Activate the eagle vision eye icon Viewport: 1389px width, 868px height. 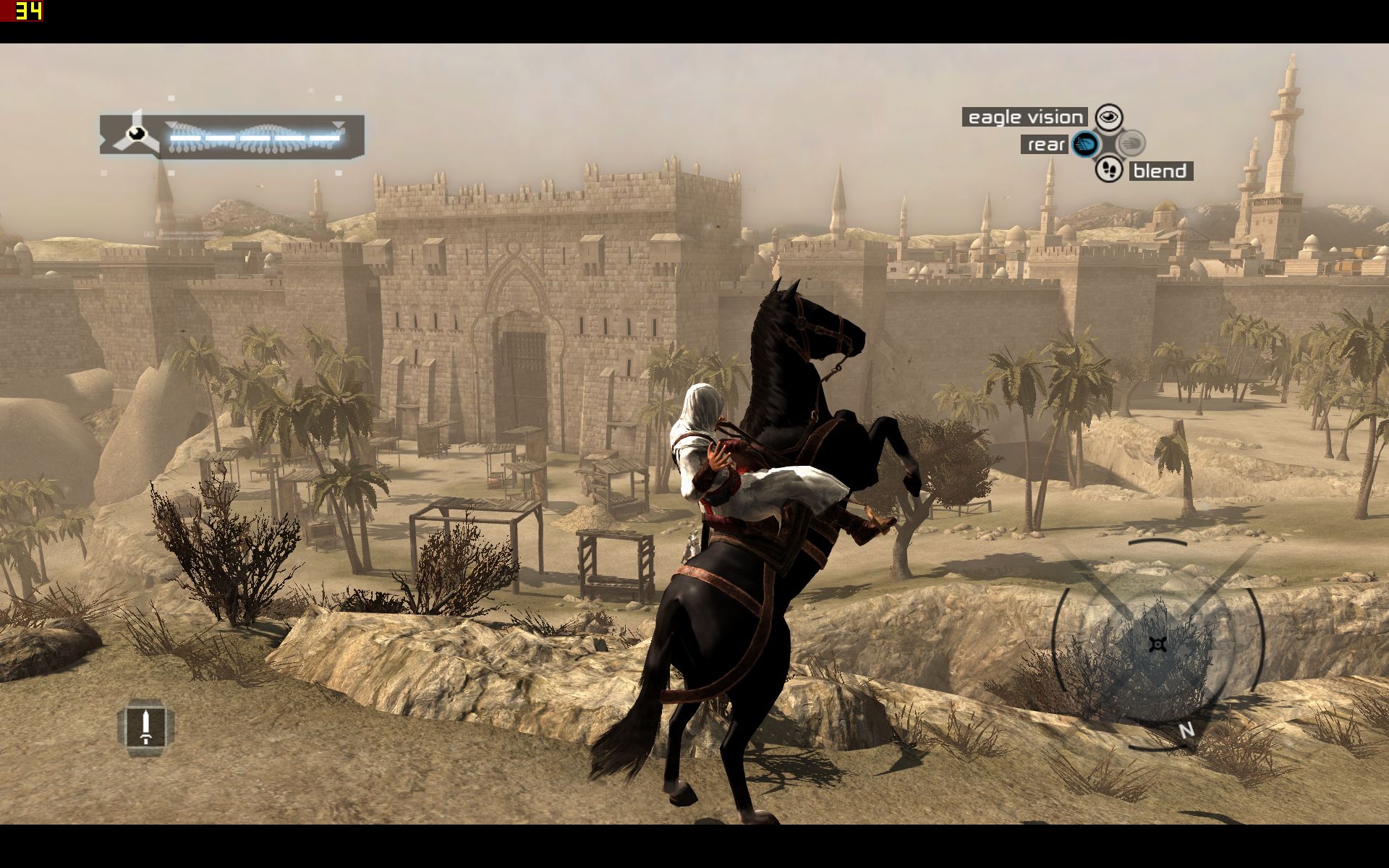pyautogui.click(x=1108, y=116)
